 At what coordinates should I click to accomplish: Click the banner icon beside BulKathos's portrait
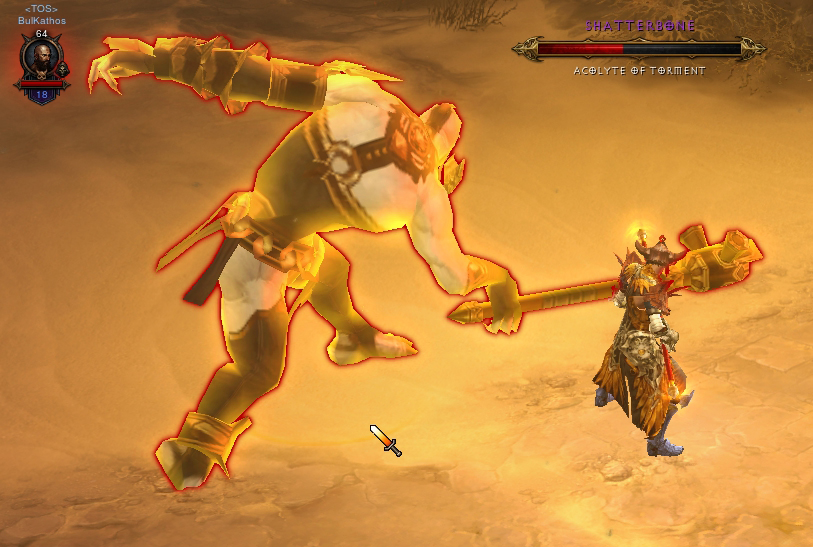pyautogui.click(x=63, y=69)
